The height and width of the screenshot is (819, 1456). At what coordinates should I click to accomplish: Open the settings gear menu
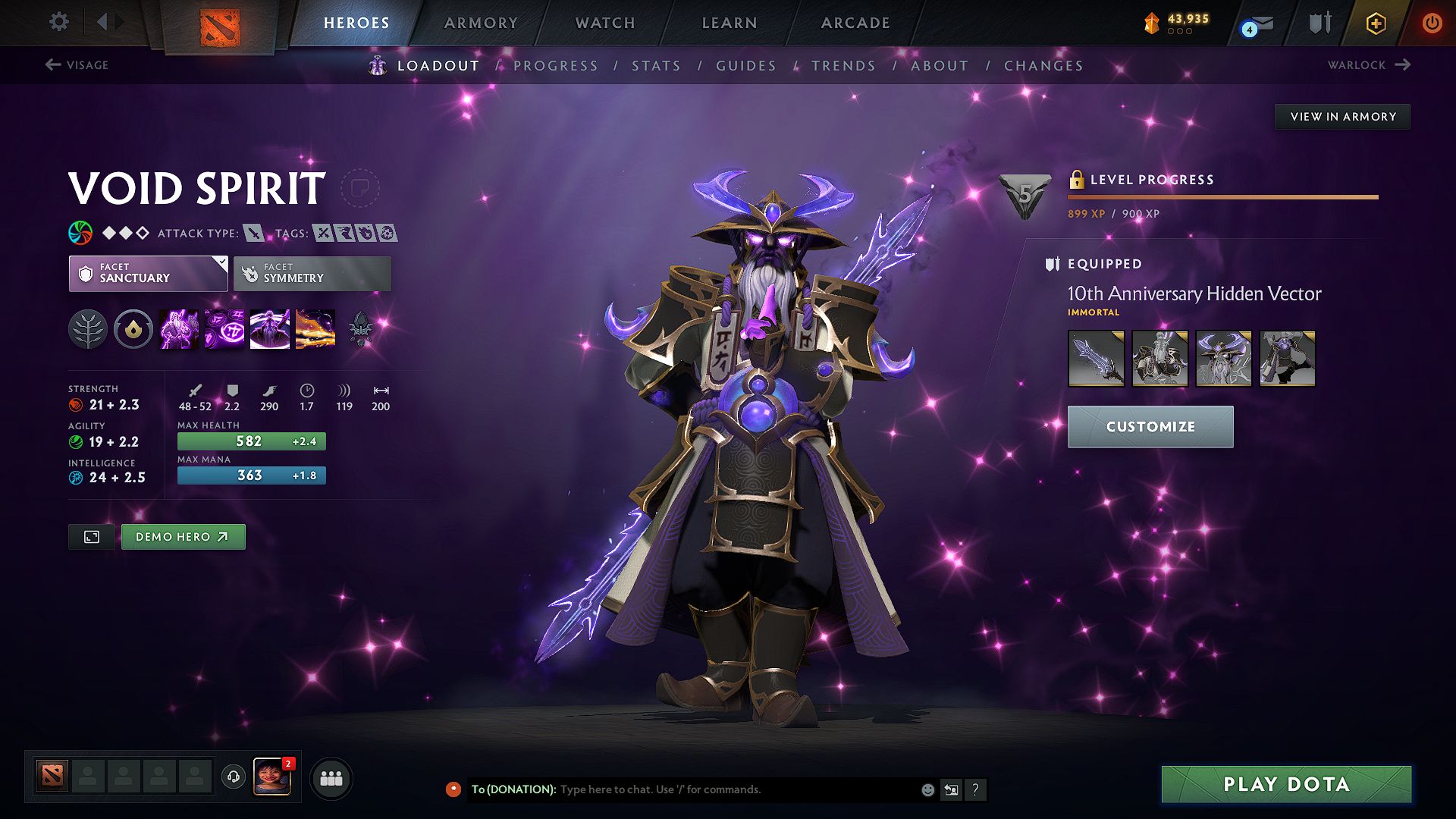[x=58, y=22]
